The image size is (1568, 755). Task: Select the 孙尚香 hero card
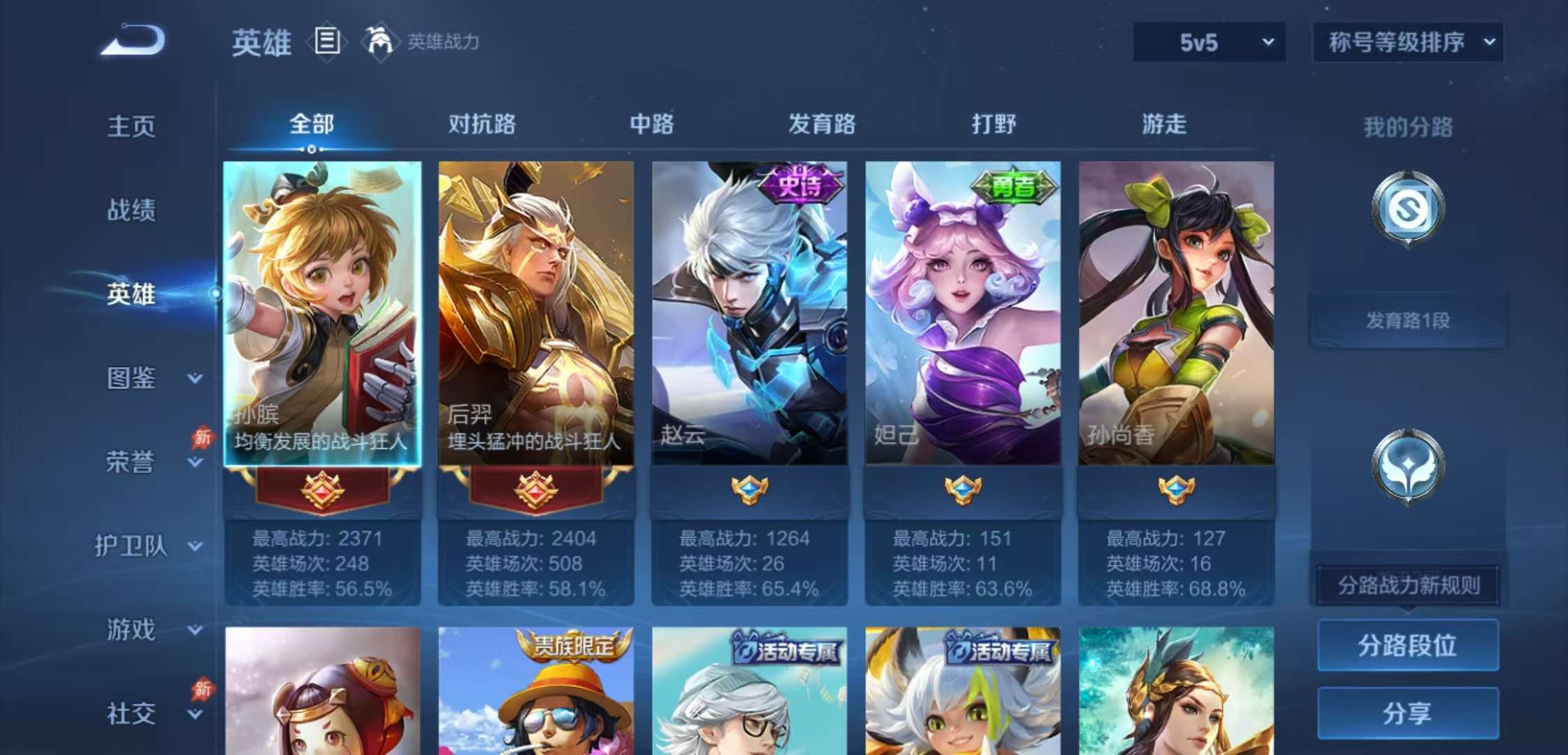pyautogui.click(x=1175, y=315)
